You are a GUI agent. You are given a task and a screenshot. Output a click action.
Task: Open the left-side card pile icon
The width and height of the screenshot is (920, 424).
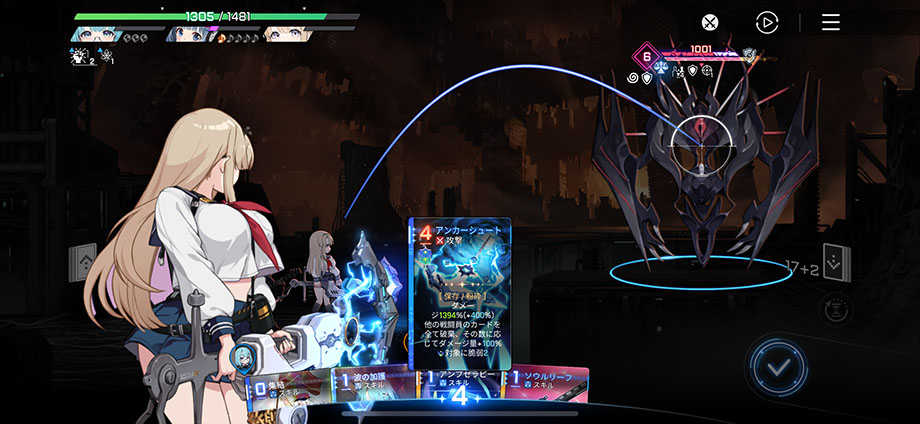(x=81, y=263)
